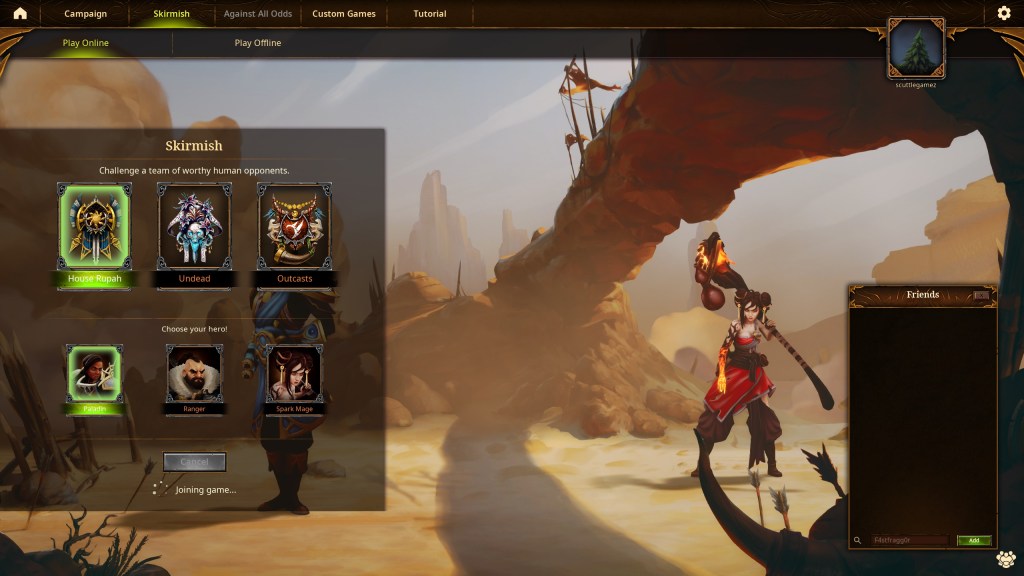This screenshot has width=1024, height=576.
Task: Select the Play Online sub-tab
Action: coord(86,43)
